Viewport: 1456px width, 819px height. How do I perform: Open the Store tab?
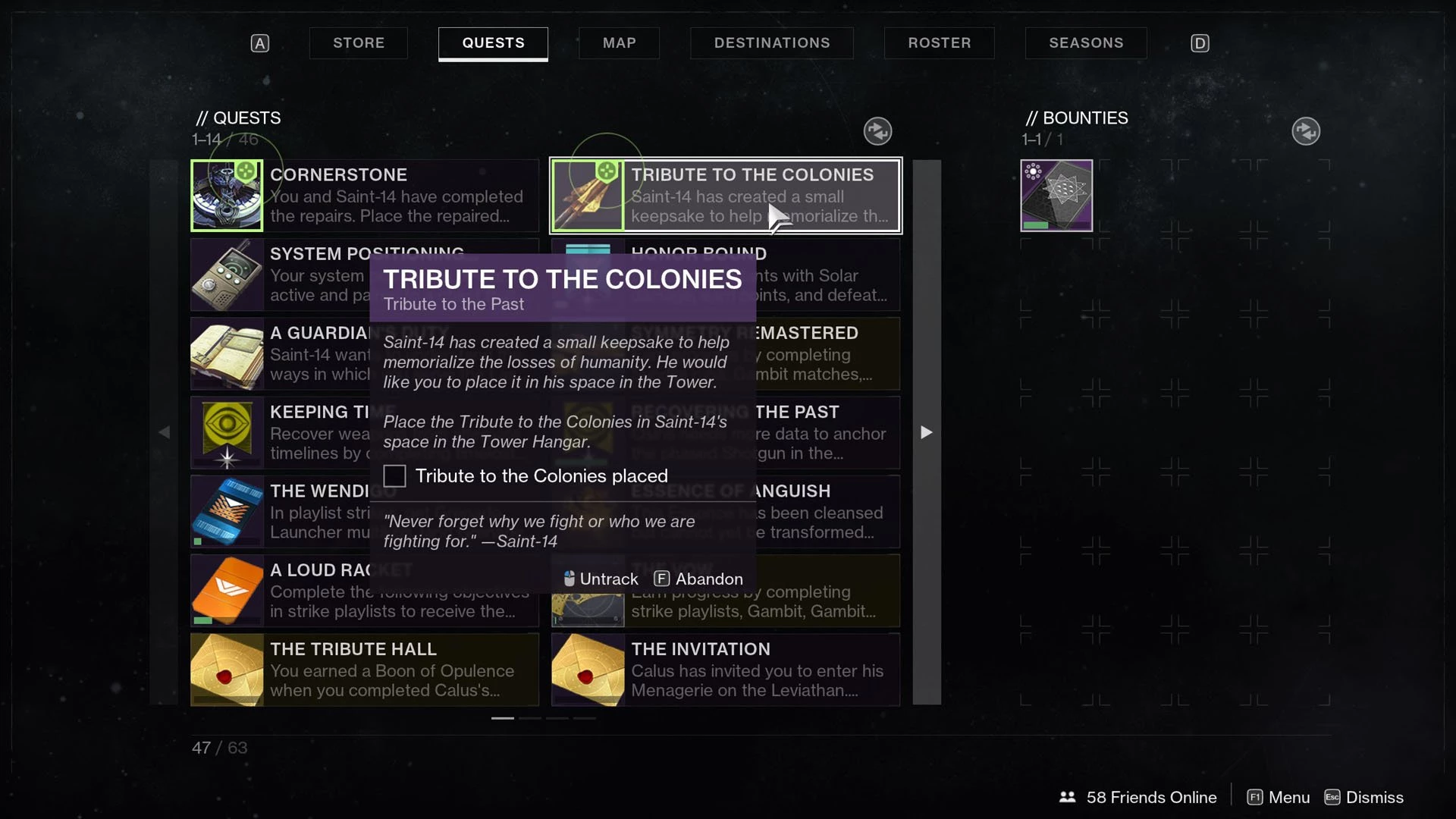coord(359,43)
